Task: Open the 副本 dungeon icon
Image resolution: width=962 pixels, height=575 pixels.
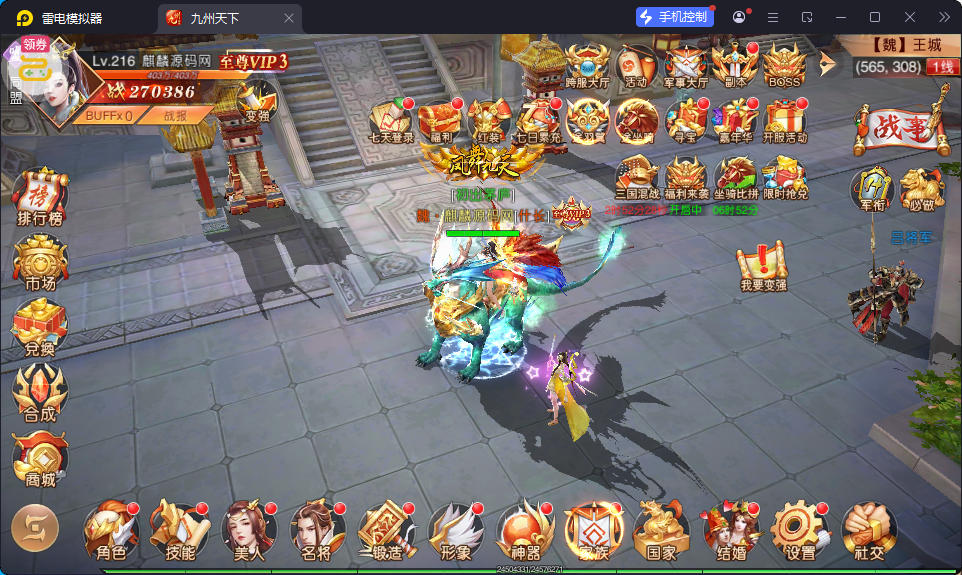Action: pos(735,65)
